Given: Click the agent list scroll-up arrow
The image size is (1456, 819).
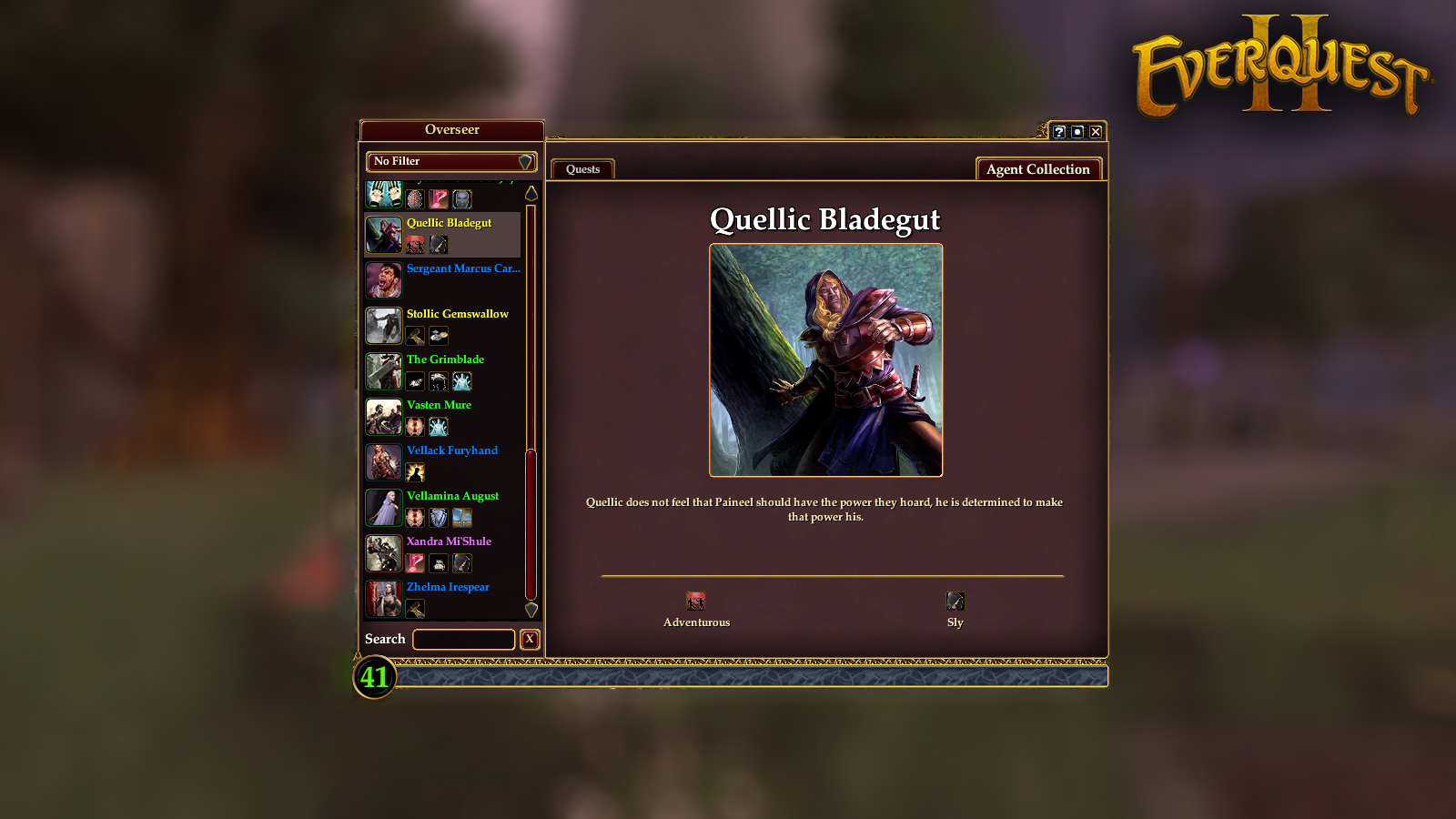Looking at the screenshot, I should [531, 193].
